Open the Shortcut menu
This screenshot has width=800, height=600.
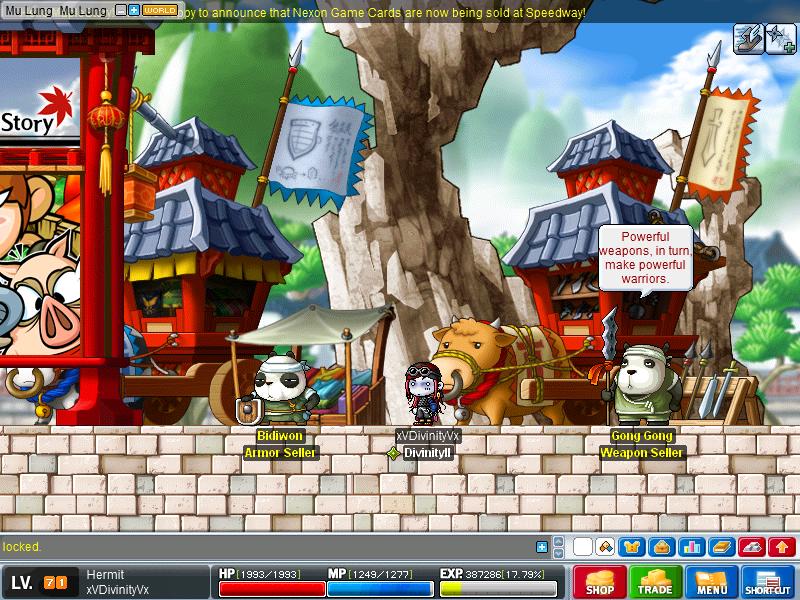point(768,582)
